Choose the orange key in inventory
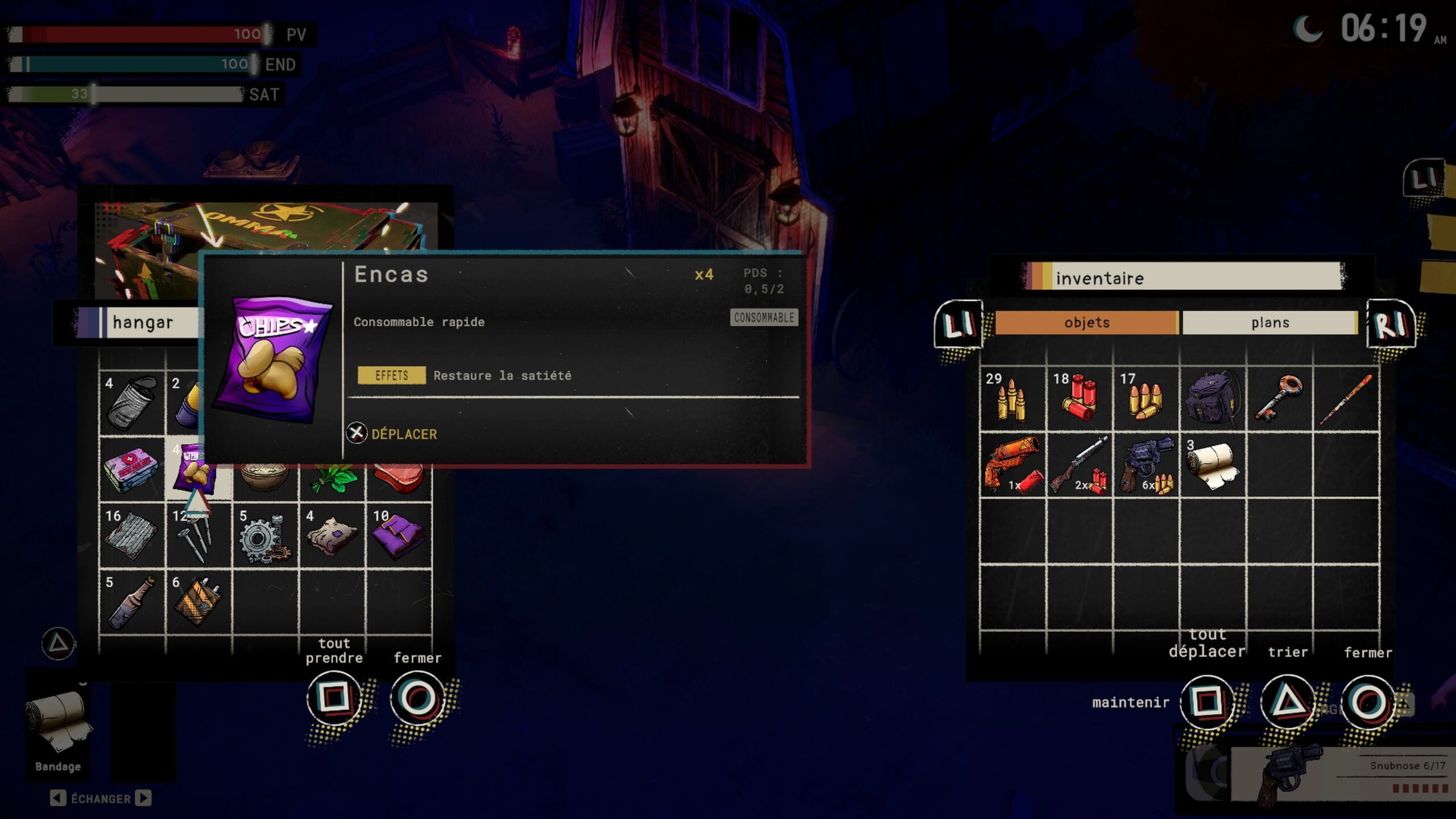 pyautogui.click(x=1279, y=399)
